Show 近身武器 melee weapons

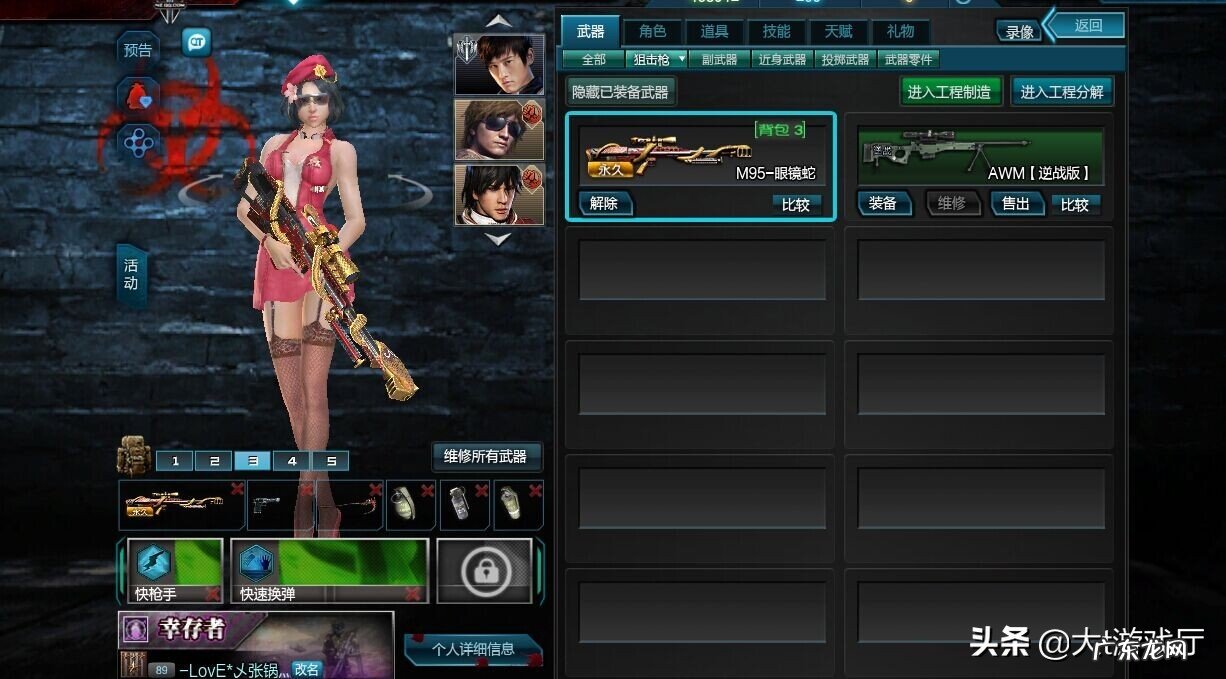click(x=782, y=60)
